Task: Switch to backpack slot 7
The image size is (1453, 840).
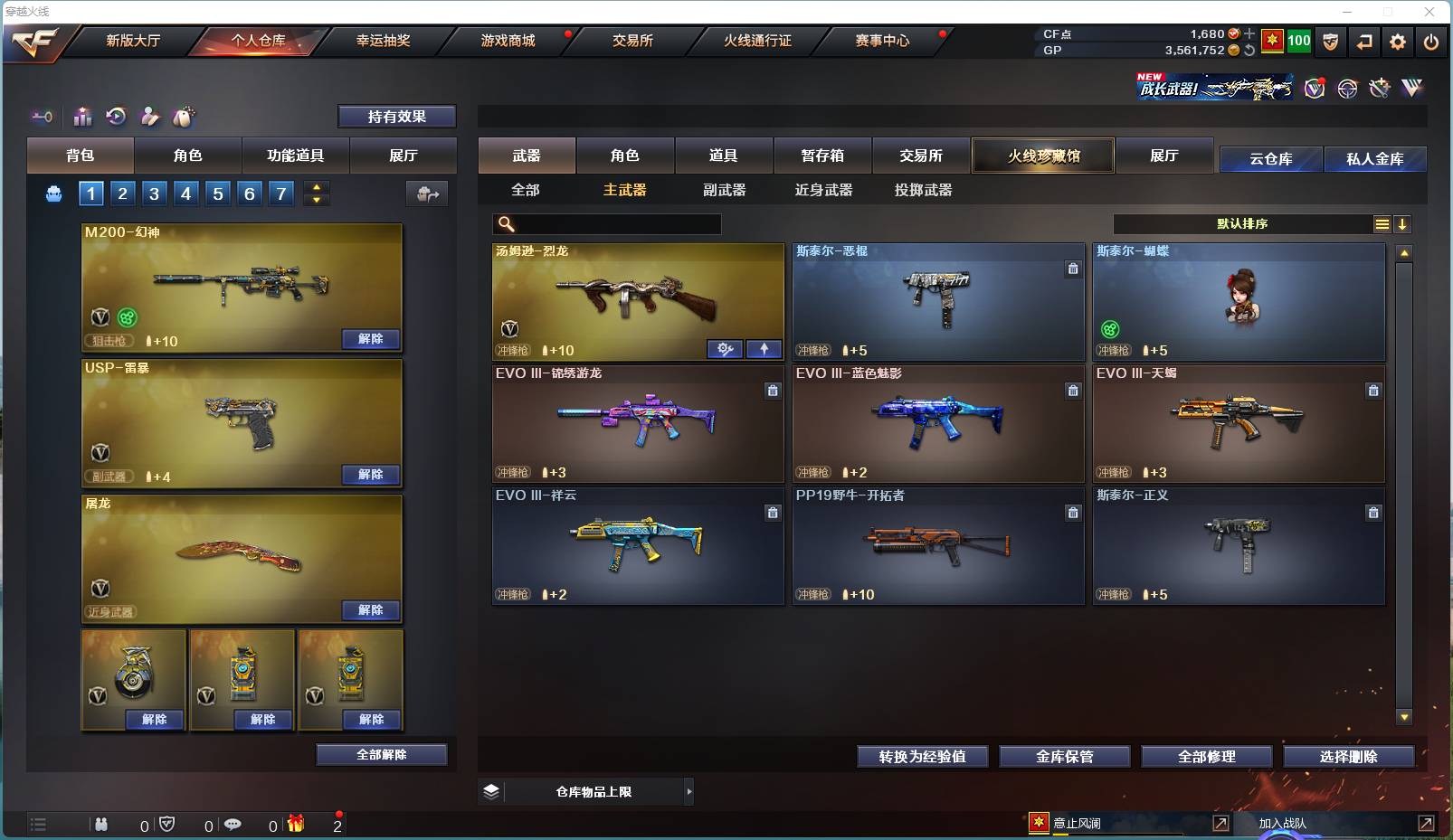Action: 280,193
